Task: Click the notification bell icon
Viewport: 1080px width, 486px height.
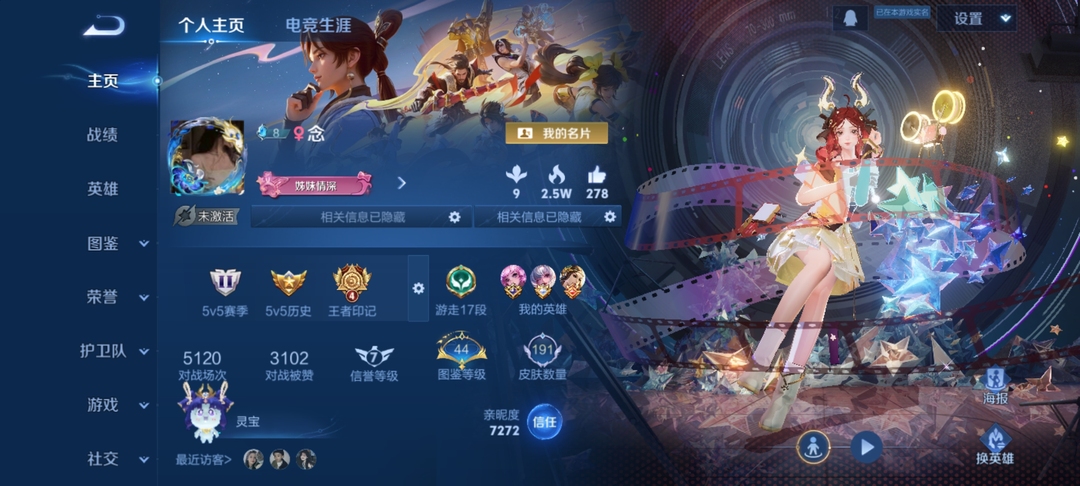Action: [849, 18]
